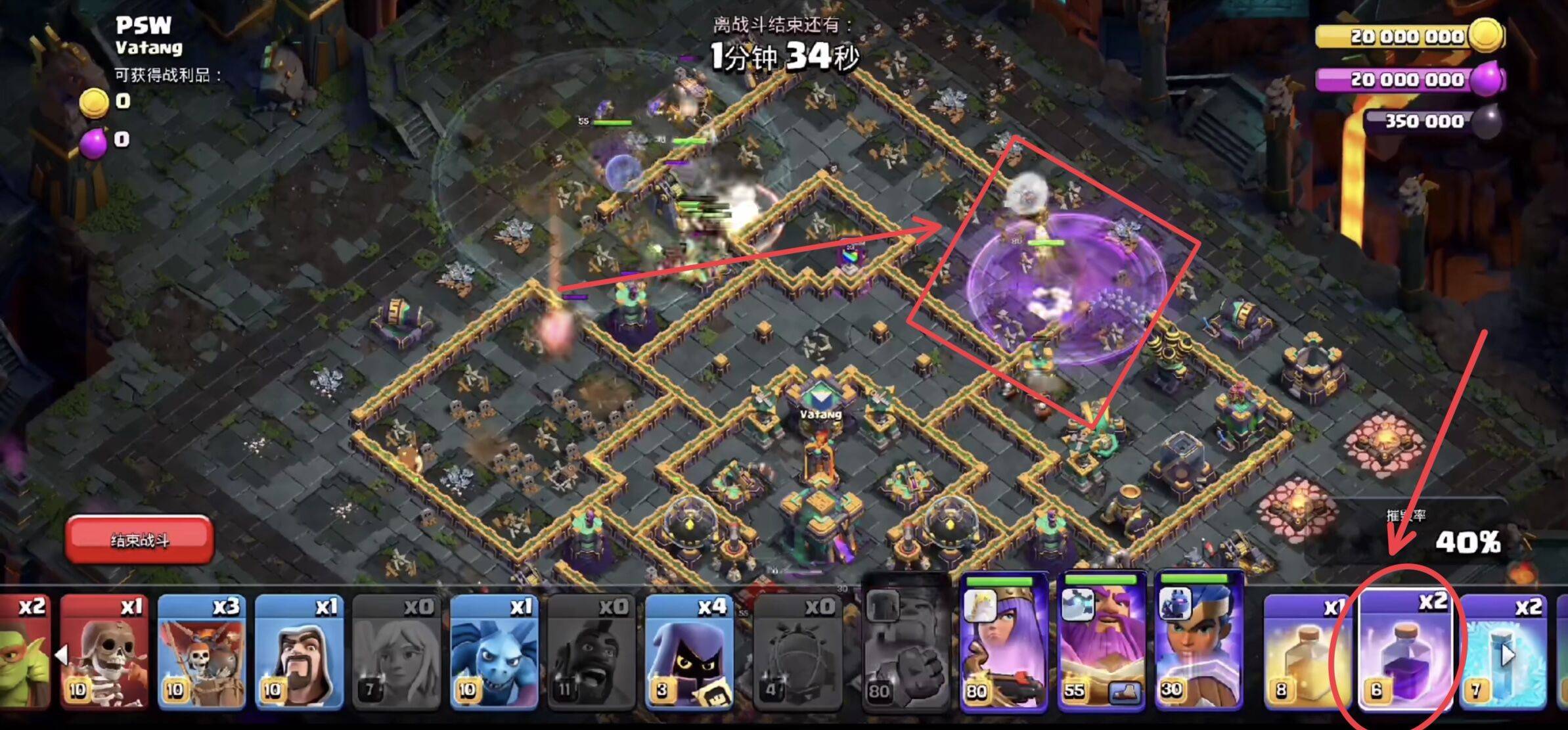The image size is (1568, 730).
Task: Click the depleted Hog Rider card
Action: [591, 652]
